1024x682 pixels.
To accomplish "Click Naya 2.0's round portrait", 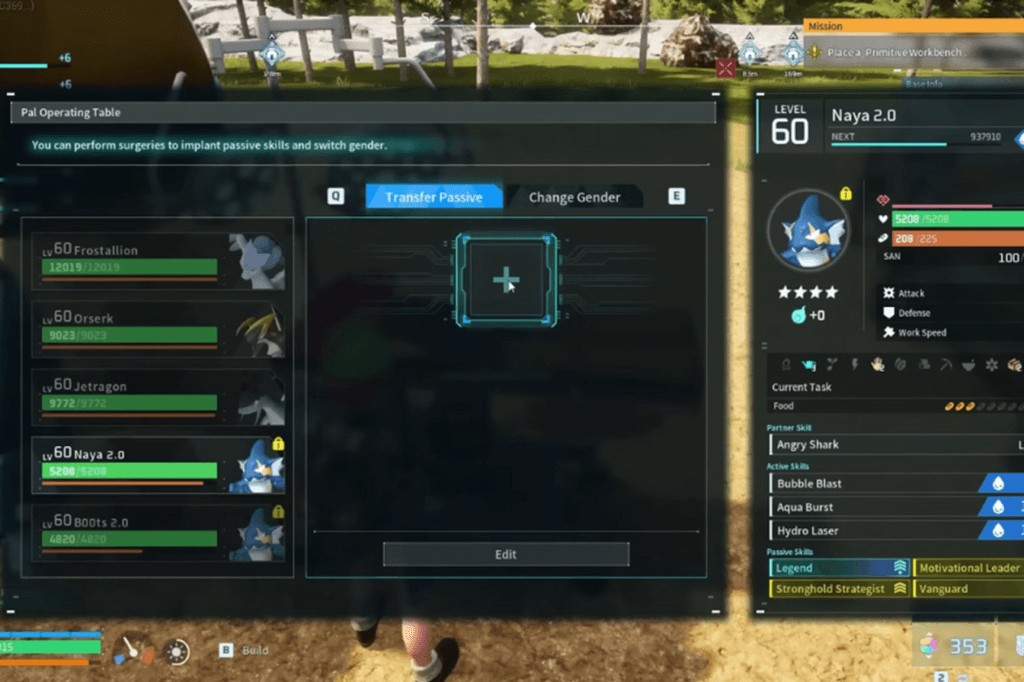I will pyautogui.click(x=808, y=231).
